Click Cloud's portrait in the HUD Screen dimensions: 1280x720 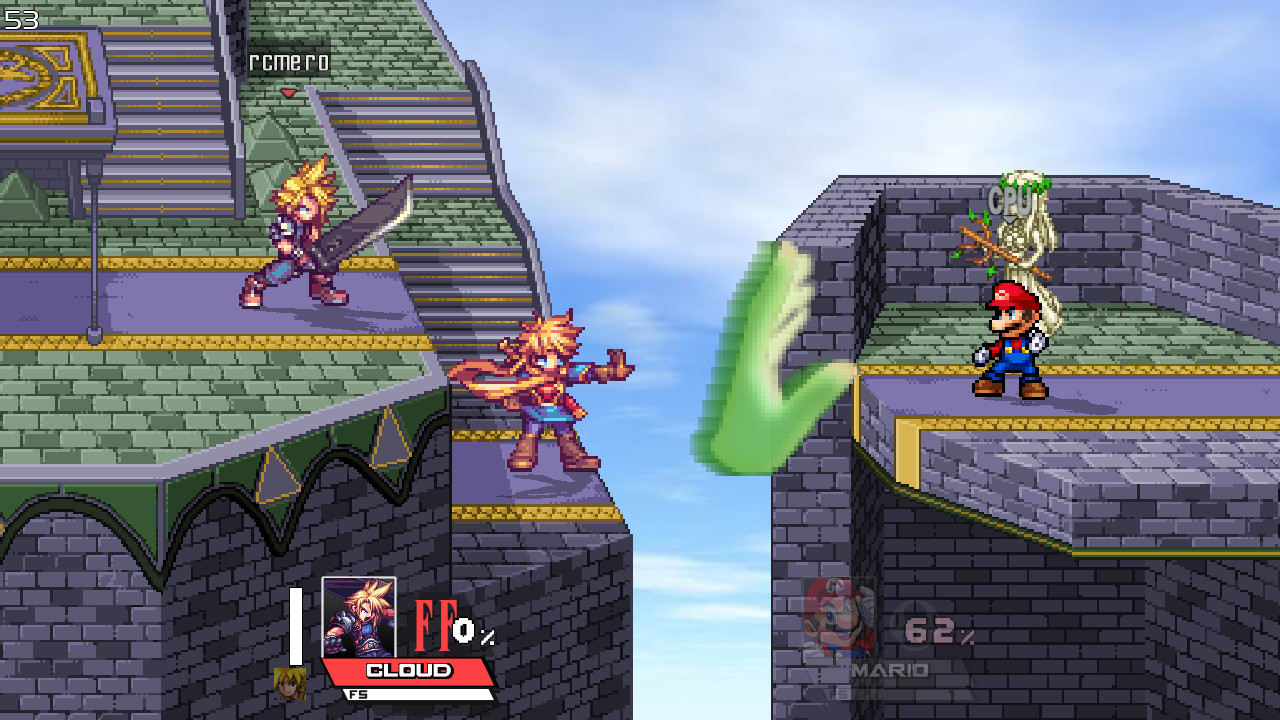(x=360, y=615)
